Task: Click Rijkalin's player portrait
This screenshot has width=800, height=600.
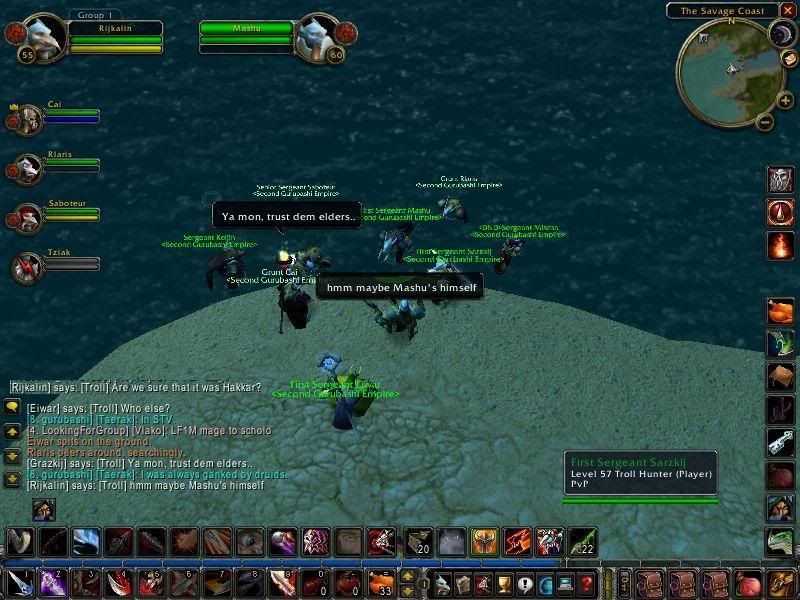Action: pos(43,38)
